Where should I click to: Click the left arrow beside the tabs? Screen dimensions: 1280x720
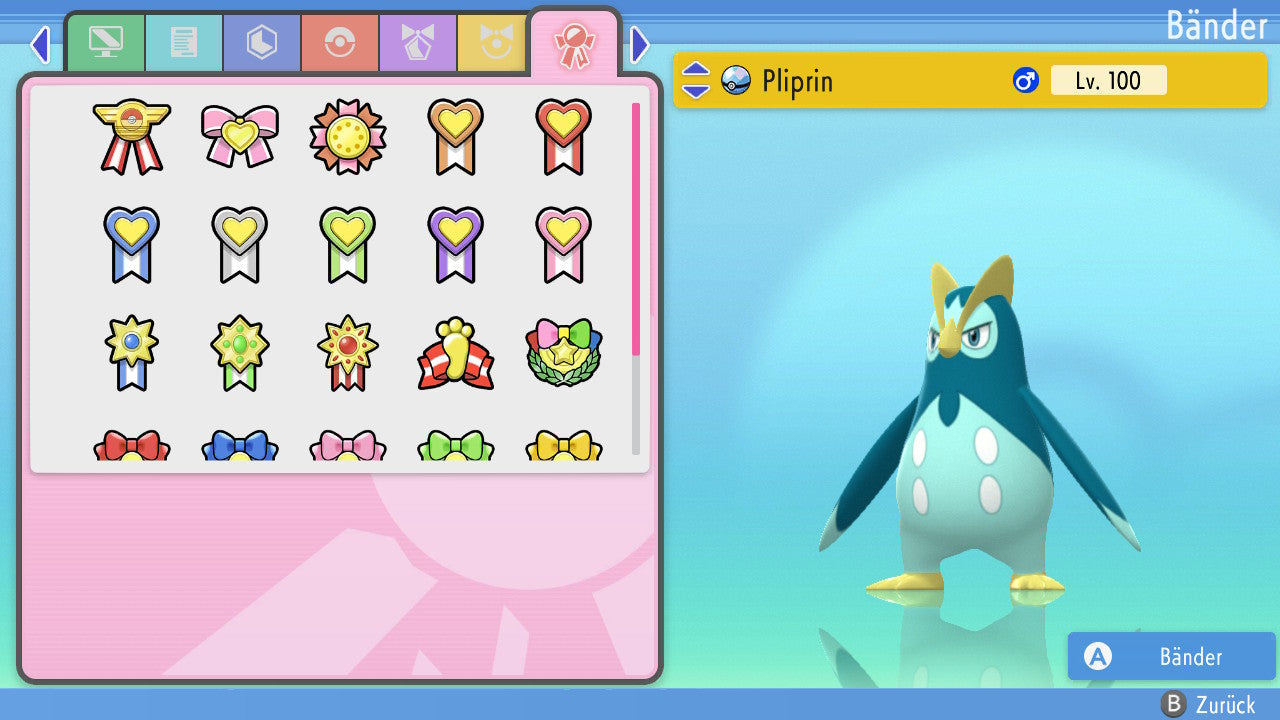point(40,44)
